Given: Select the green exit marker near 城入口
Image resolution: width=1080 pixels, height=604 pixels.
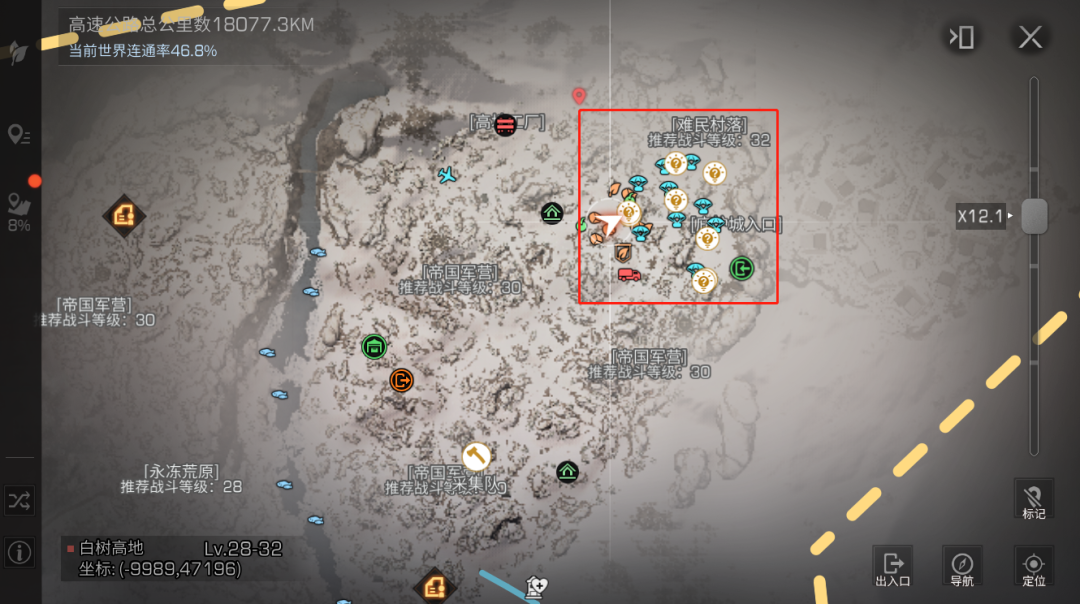Looking at the screenshot, I should coord(741,268).
